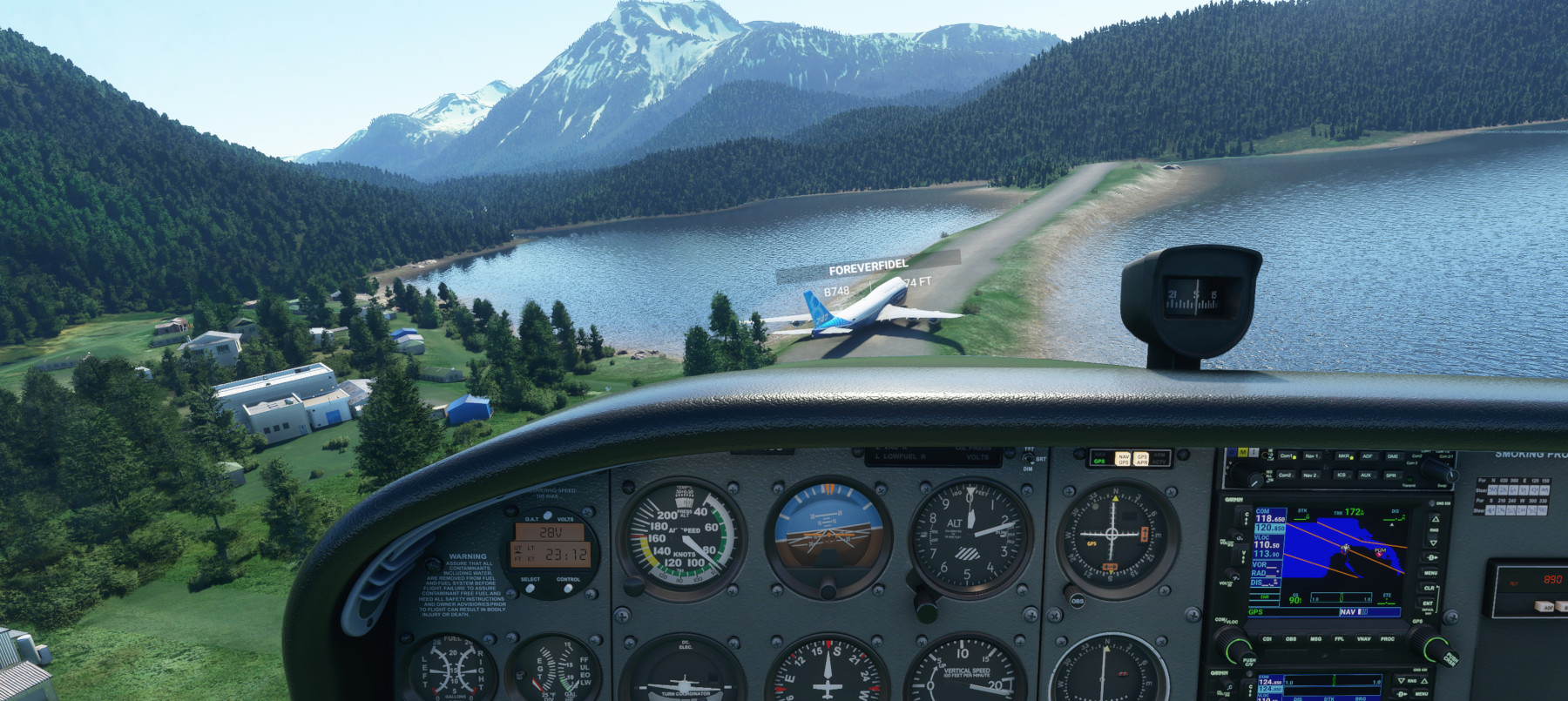Toggle DME audio monitoring on the audio panel
Image resolution: width=1568 pixels, height=701 pixels.
click(x=1393, y=456)
